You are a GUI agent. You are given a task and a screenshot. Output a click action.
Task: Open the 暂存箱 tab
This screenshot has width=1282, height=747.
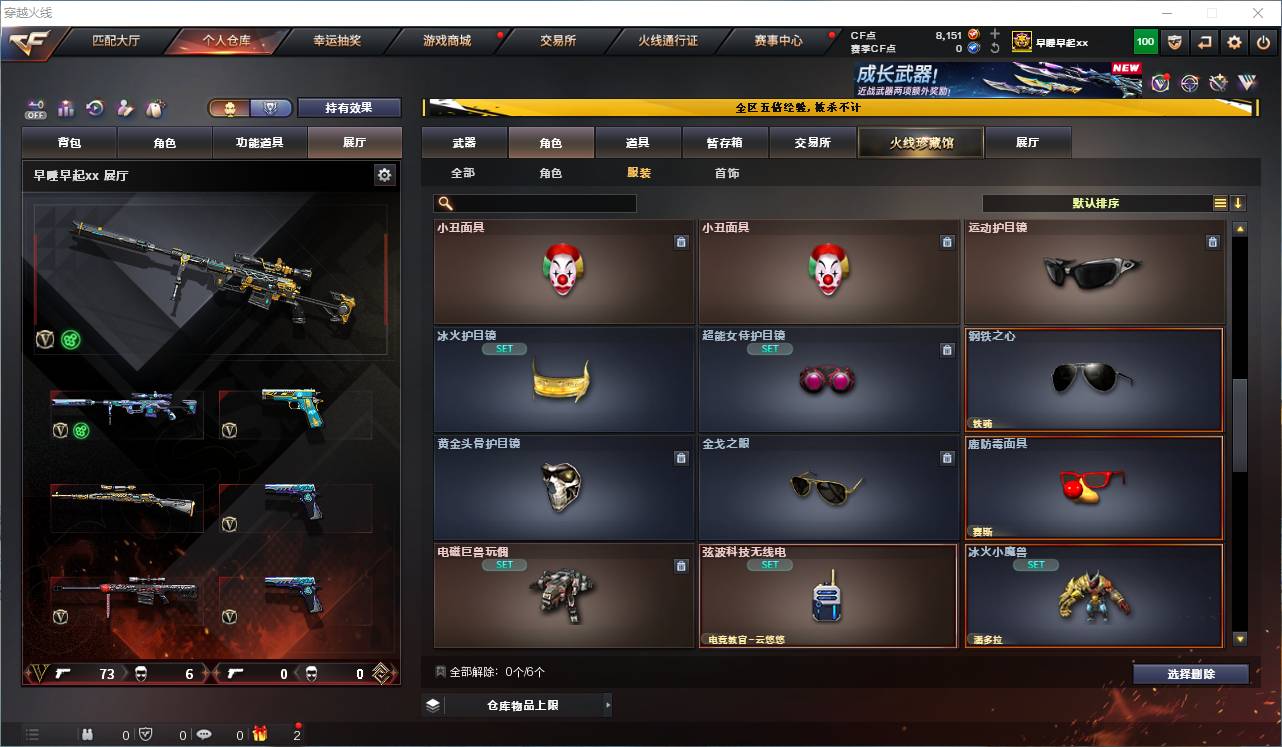click(725, 143)
